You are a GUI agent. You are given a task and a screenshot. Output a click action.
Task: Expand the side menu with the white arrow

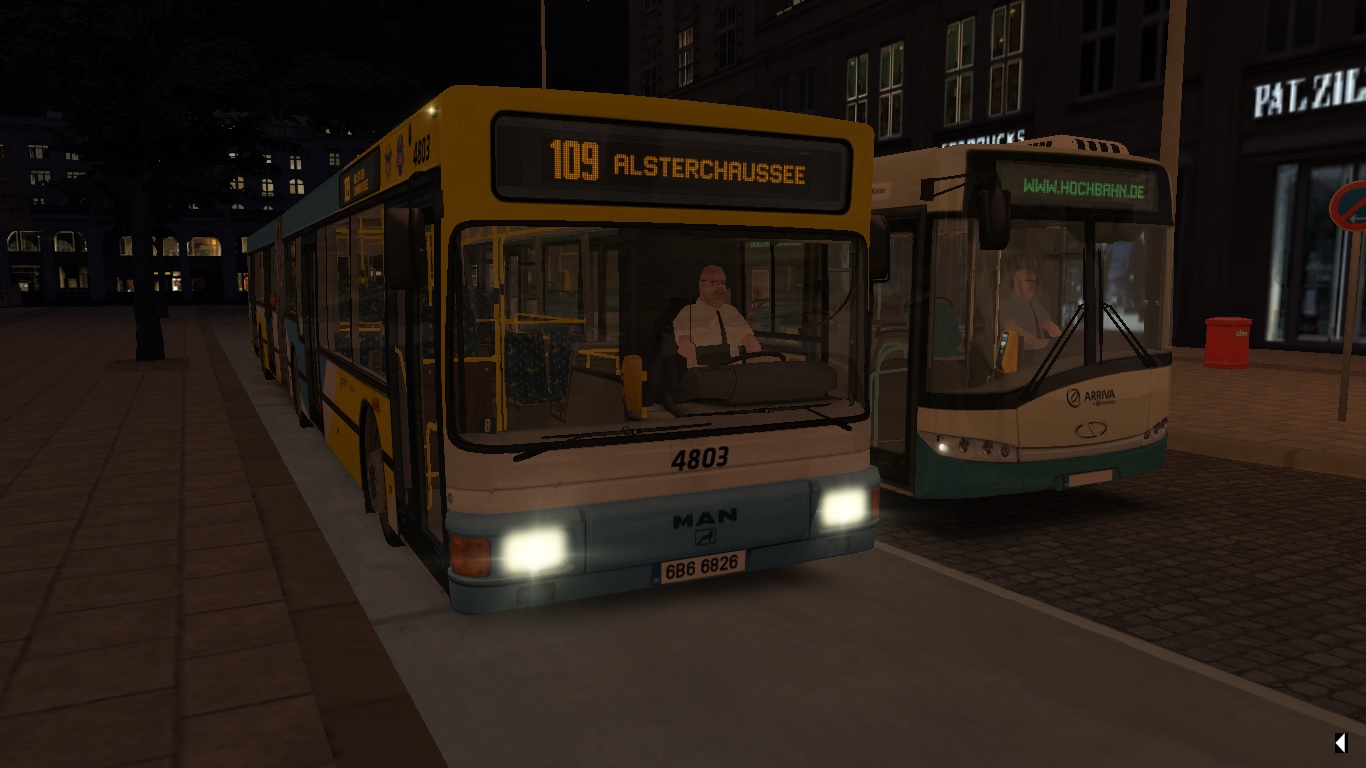1340,742
